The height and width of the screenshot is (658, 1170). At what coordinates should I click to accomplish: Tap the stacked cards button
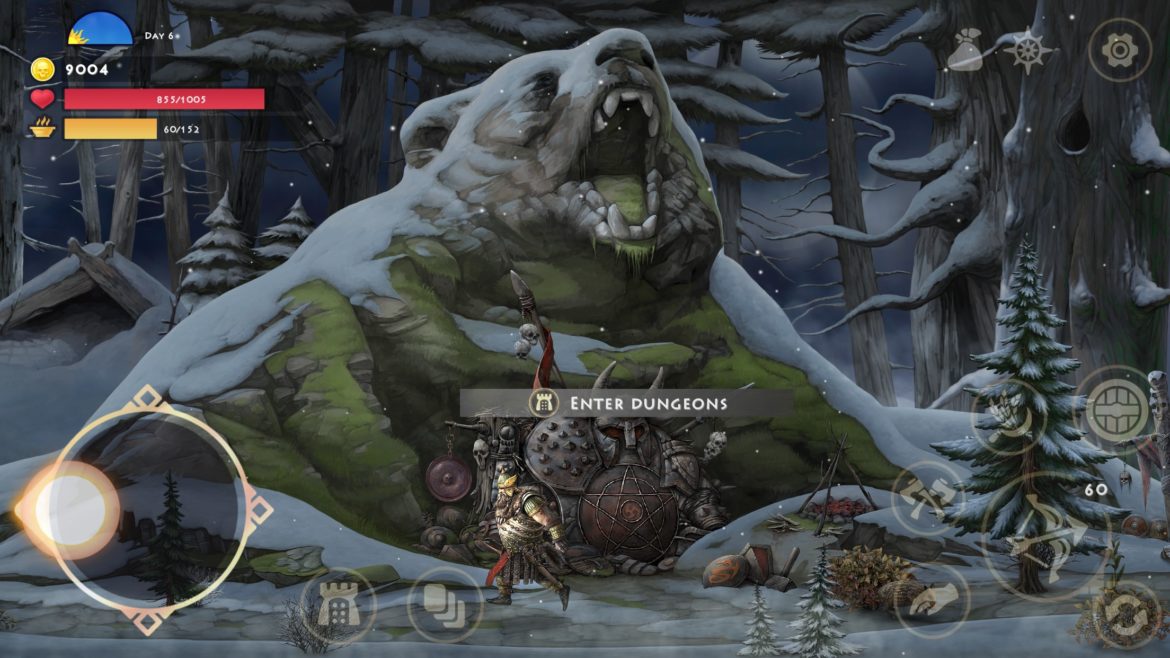pyautogui.click(x=445, y=606)
